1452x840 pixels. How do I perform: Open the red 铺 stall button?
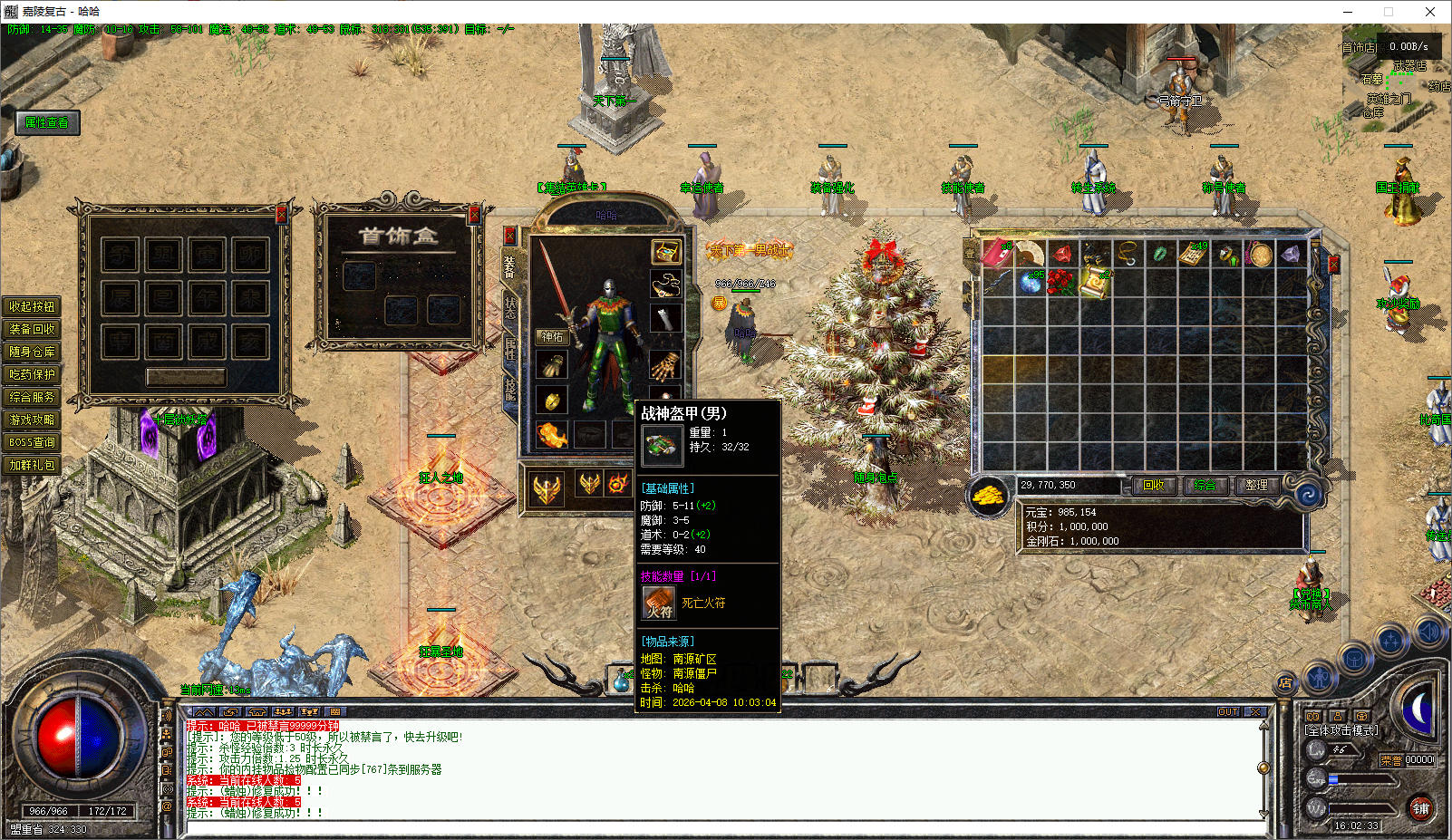(1420, 808)
